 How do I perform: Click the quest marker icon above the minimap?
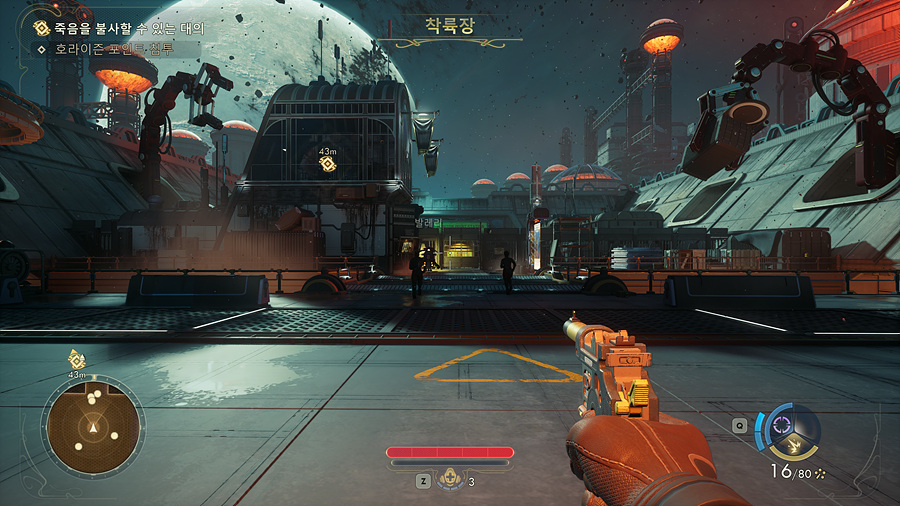(76, 359)
